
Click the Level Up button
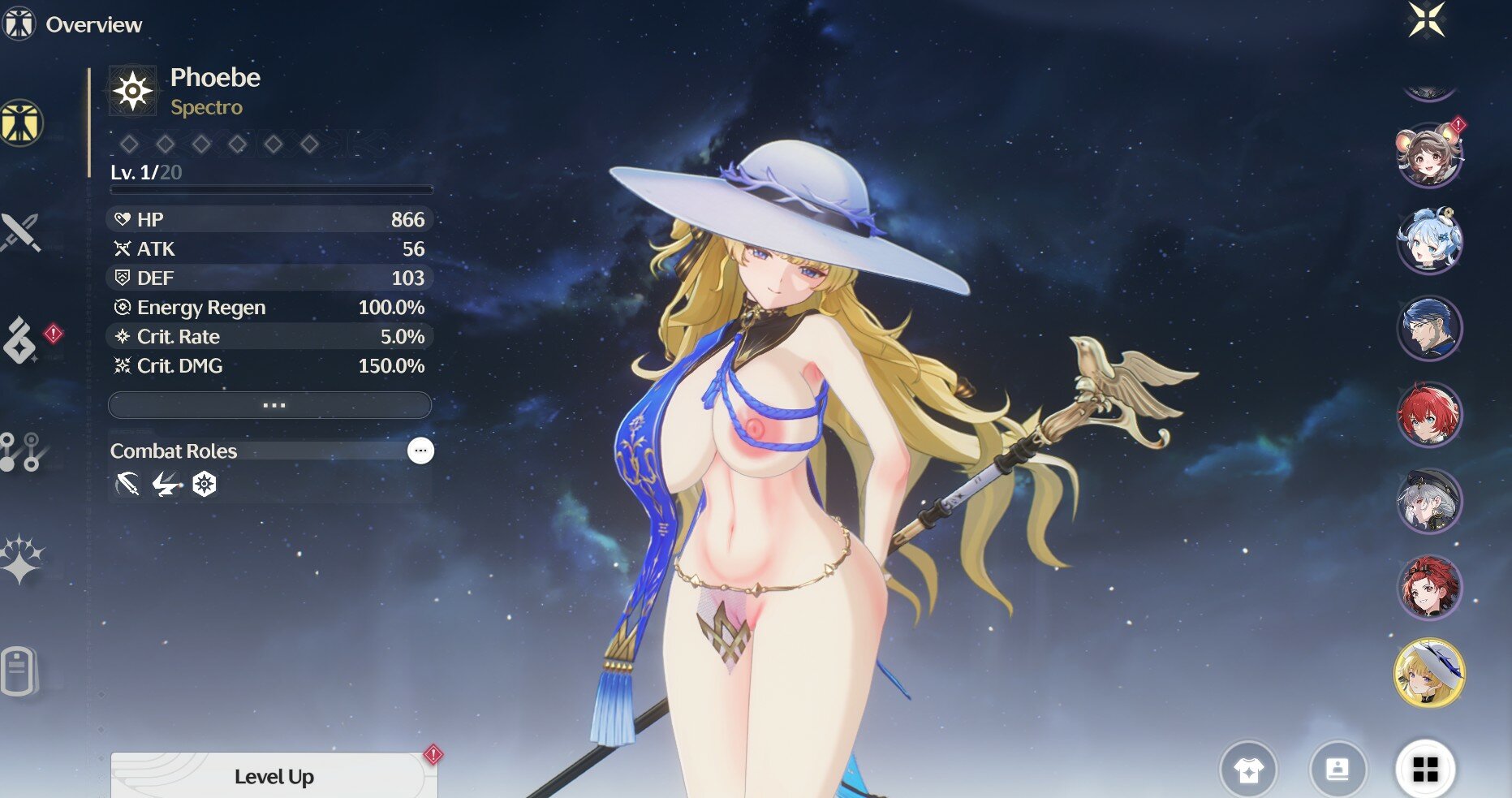coord(274,776)
